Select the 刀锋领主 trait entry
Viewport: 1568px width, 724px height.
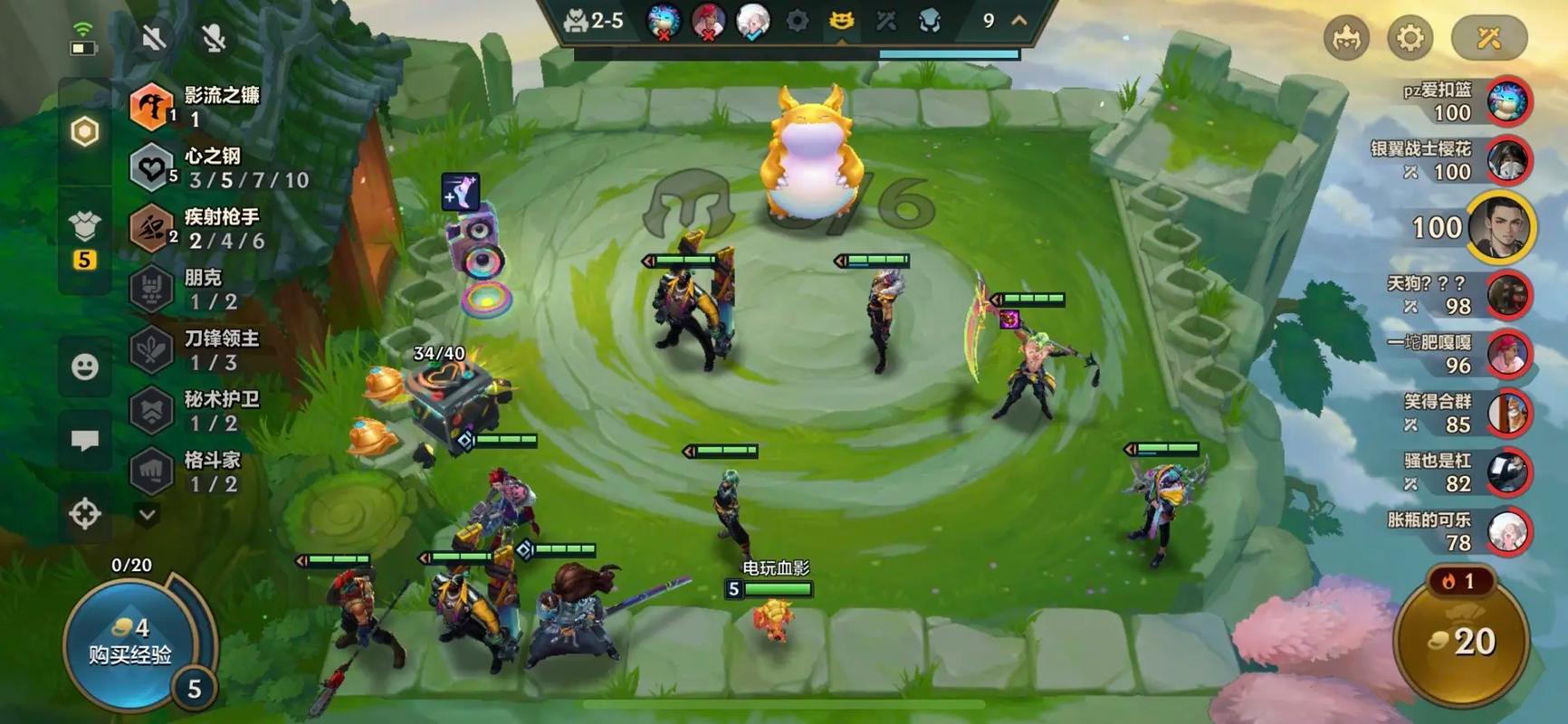[x=221, y=350]
